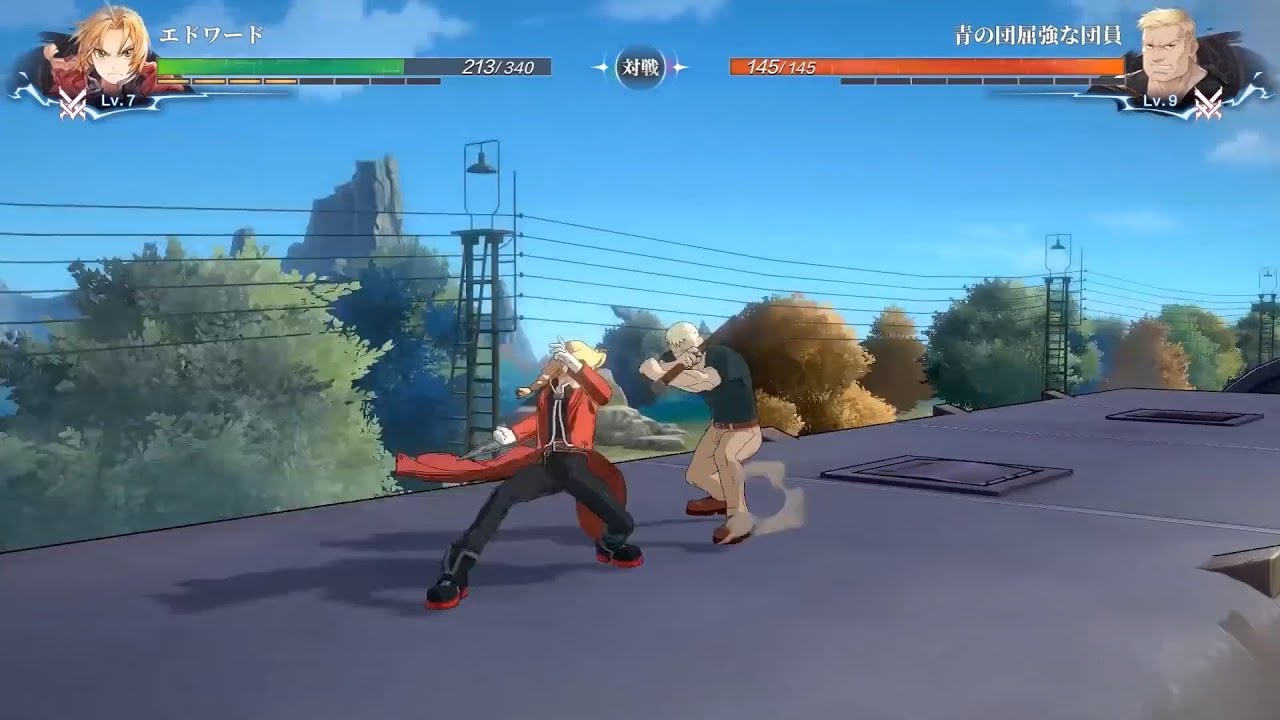The image size is (1280, 720).
Task: Select the enemy name 青の団屈強な団員
Action: (x=1039, y=36)
